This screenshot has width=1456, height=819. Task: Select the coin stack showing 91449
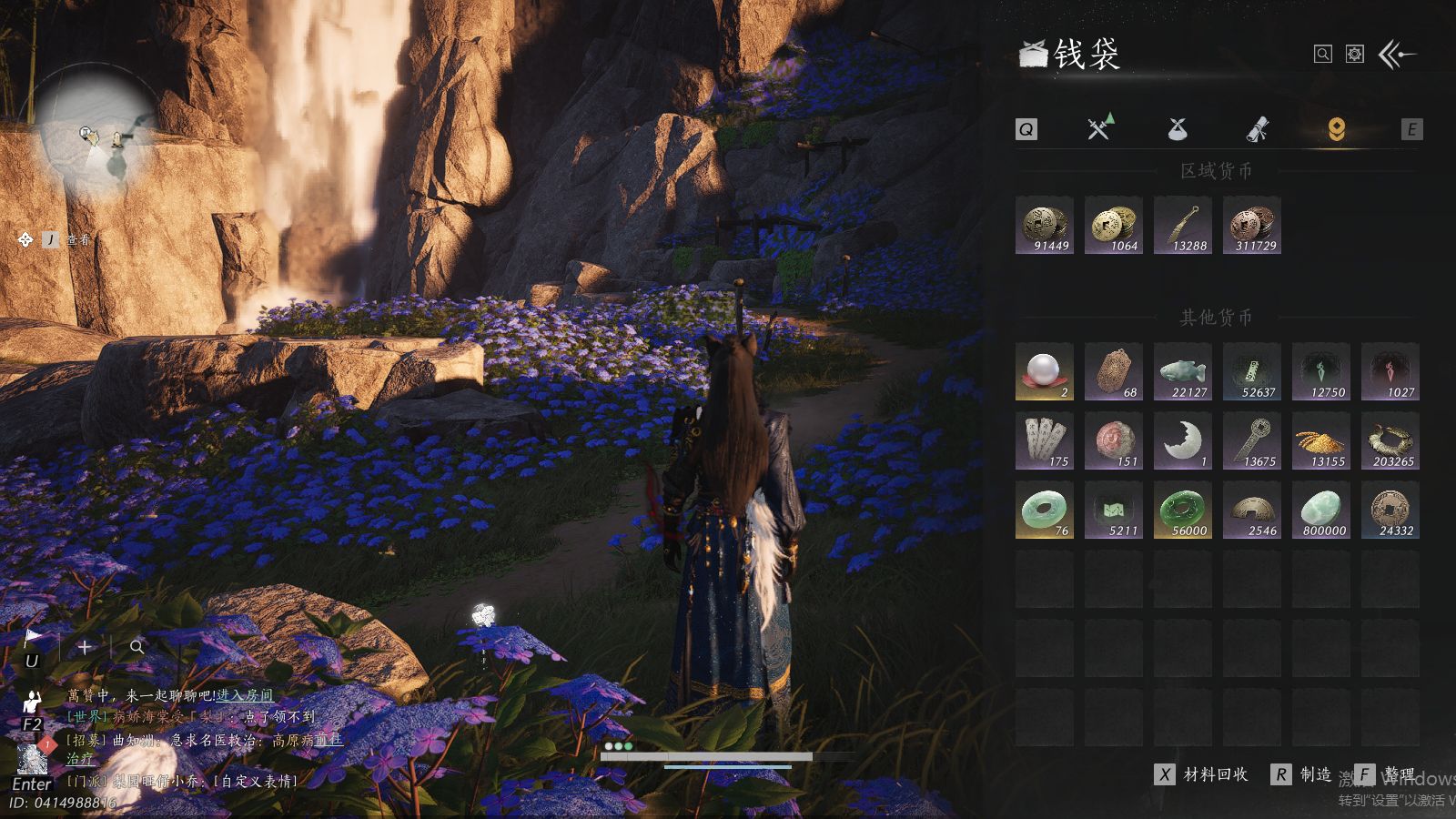coord(1045,225)
